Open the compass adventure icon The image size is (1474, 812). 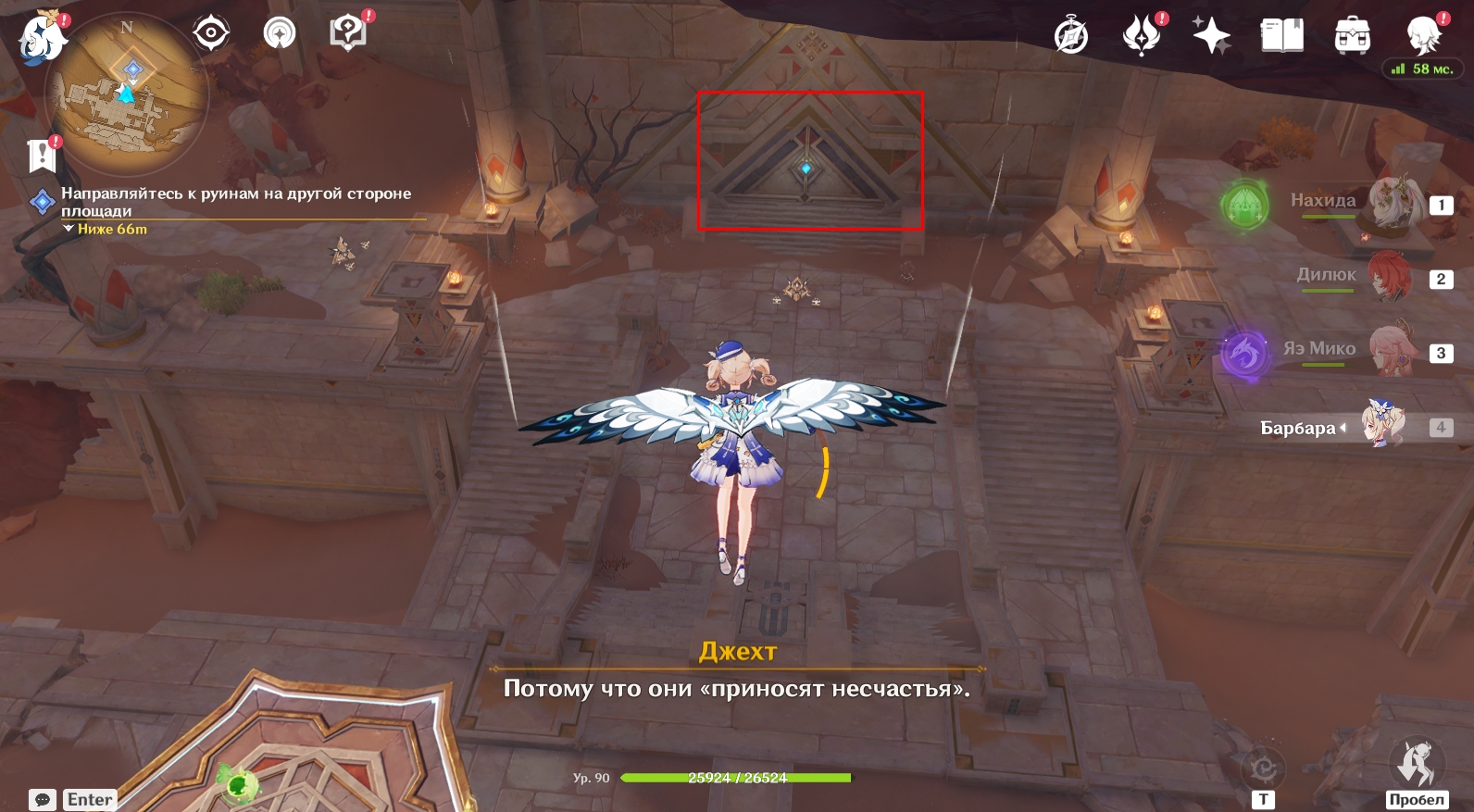click(1071, 37)
